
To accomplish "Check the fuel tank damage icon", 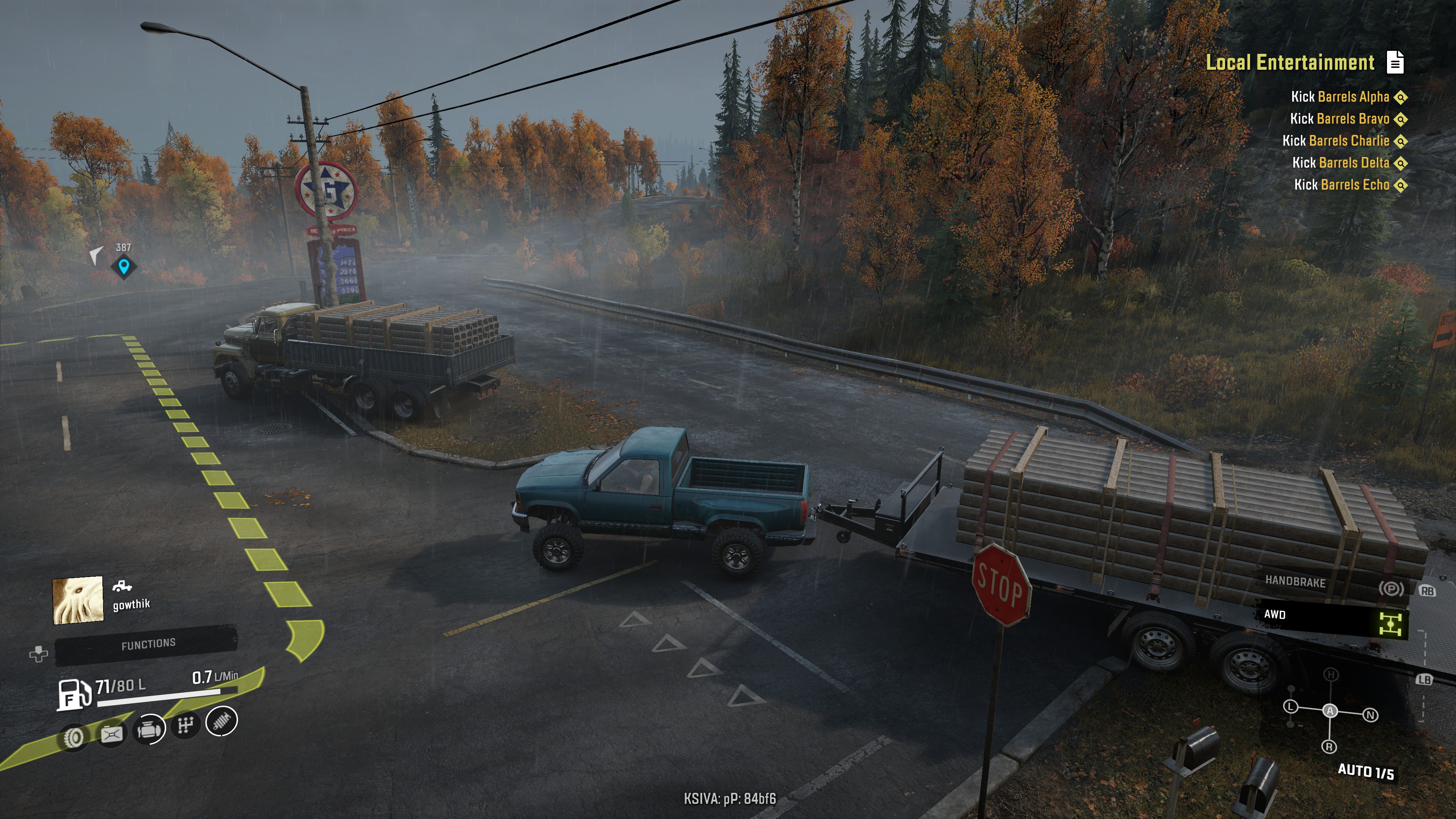I will pyautogui.click(x=111, y=734).
